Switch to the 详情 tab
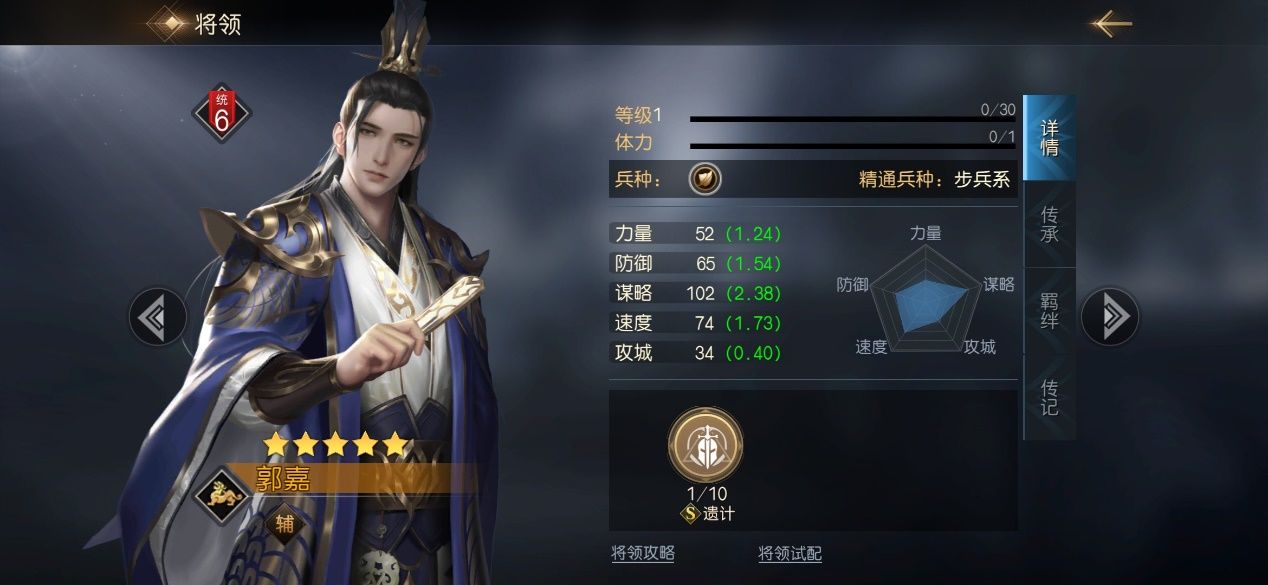1268x585 pixels. (1049, 138)
